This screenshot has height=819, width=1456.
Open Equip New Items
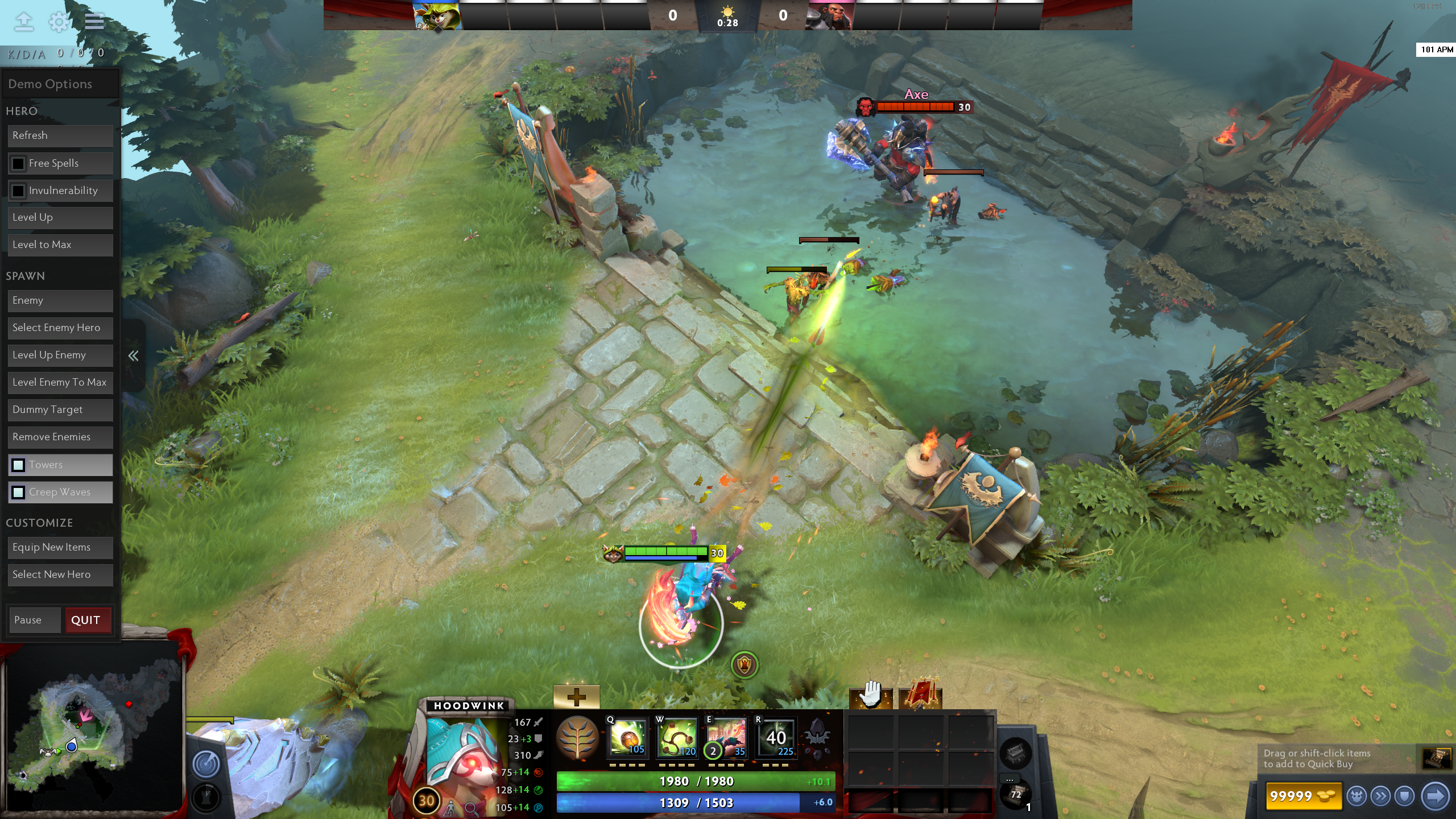pos(60,548)
